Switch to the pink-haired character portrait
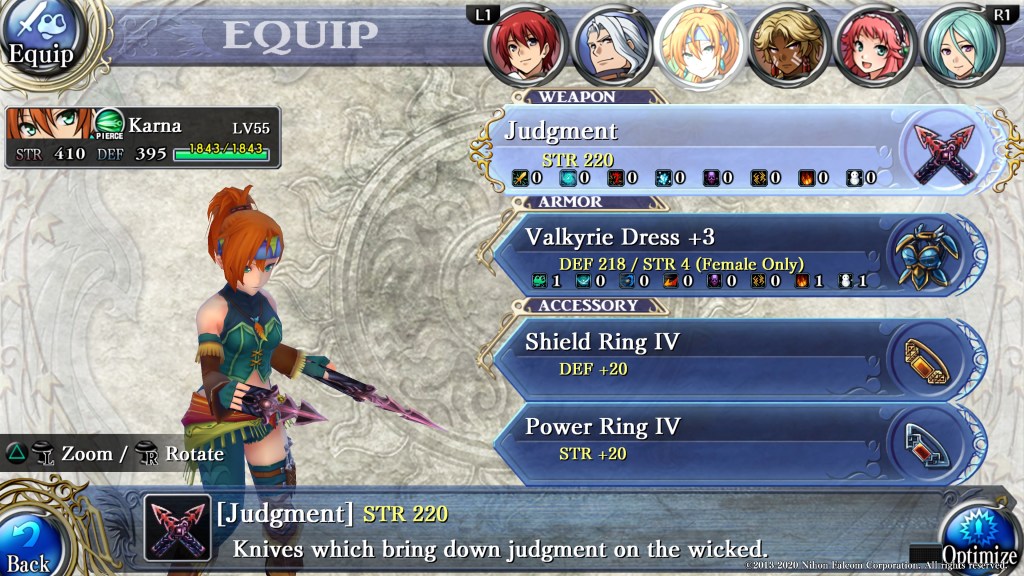Image resolution: width=1024 pixels, height=576 pixels. coord(873,45)
